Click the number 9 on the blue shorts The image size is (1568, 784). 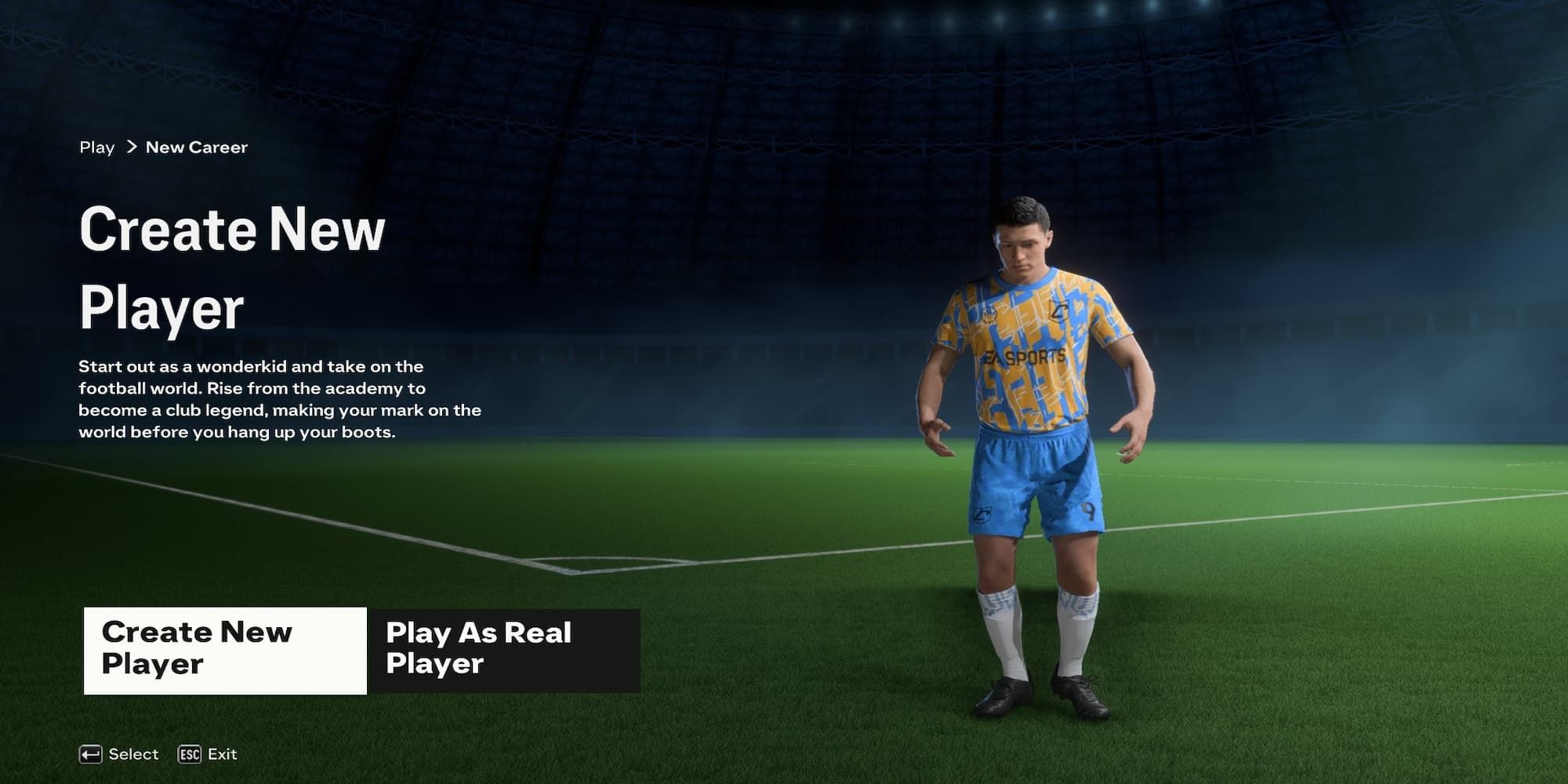[x=1089, y=512]
